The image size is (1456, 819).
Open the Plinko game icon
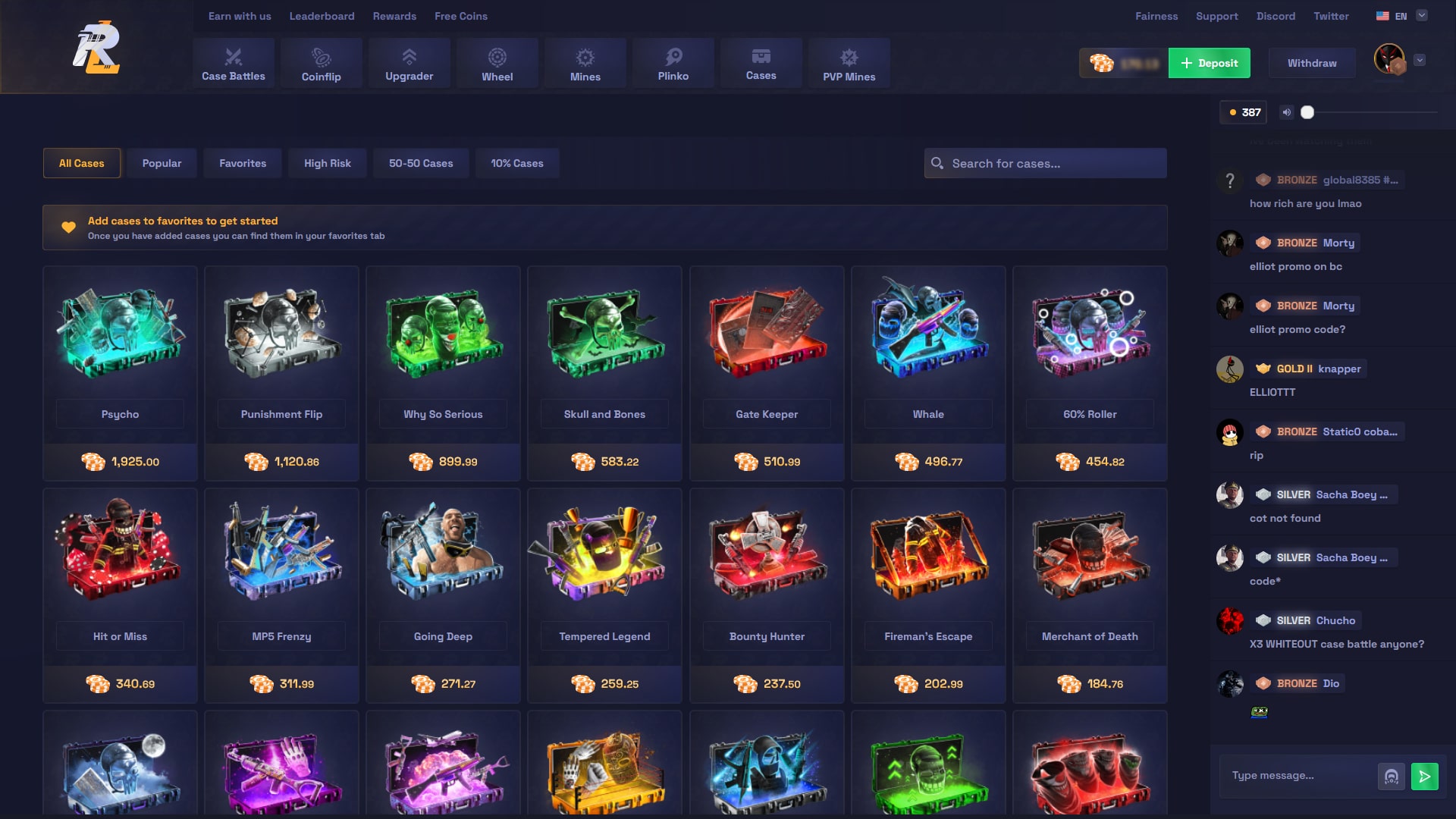click(x=673, y=55)
